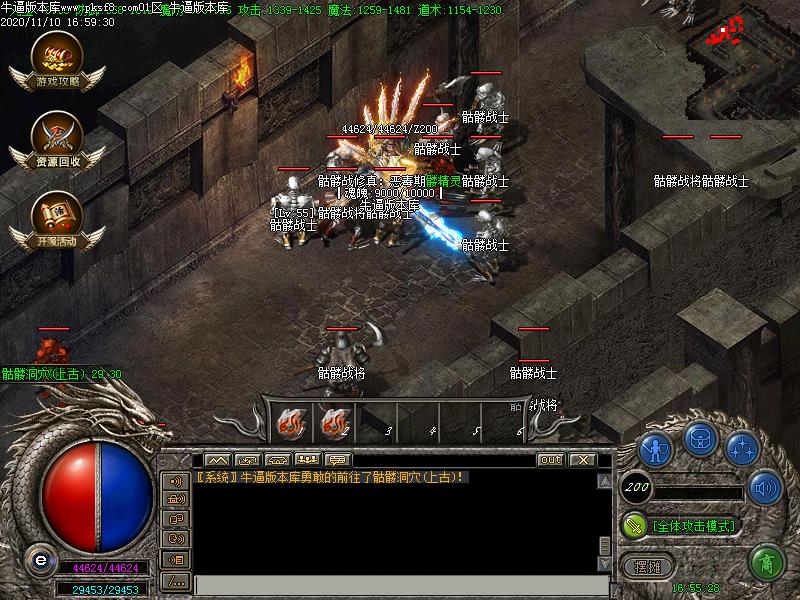
Task: Select the mountain-icon chat tab
Action: (x=217, y=460)
